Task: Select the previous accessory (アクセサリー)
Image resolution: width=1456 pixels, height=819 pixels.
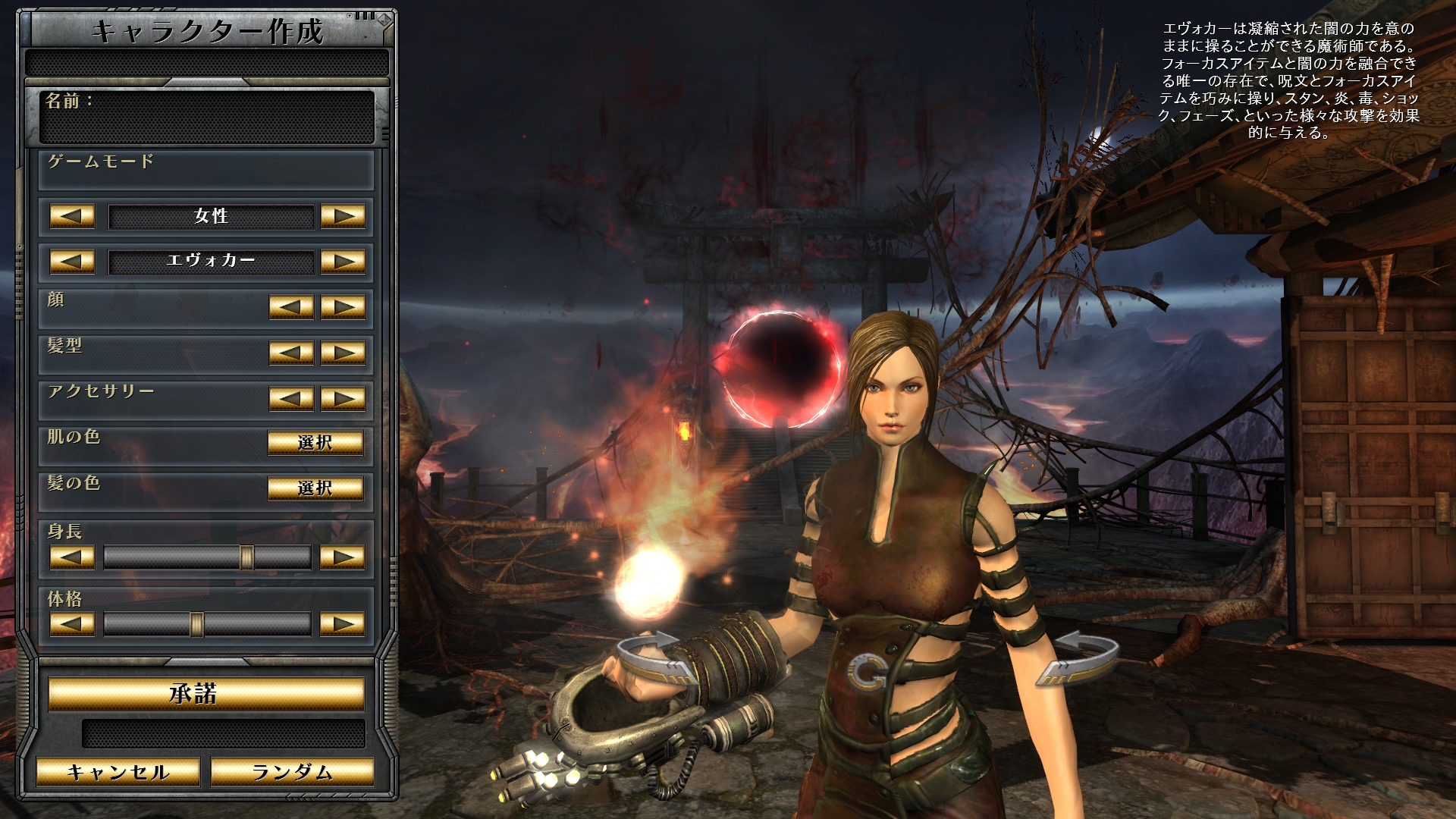Action: click(x=291, y=398)
